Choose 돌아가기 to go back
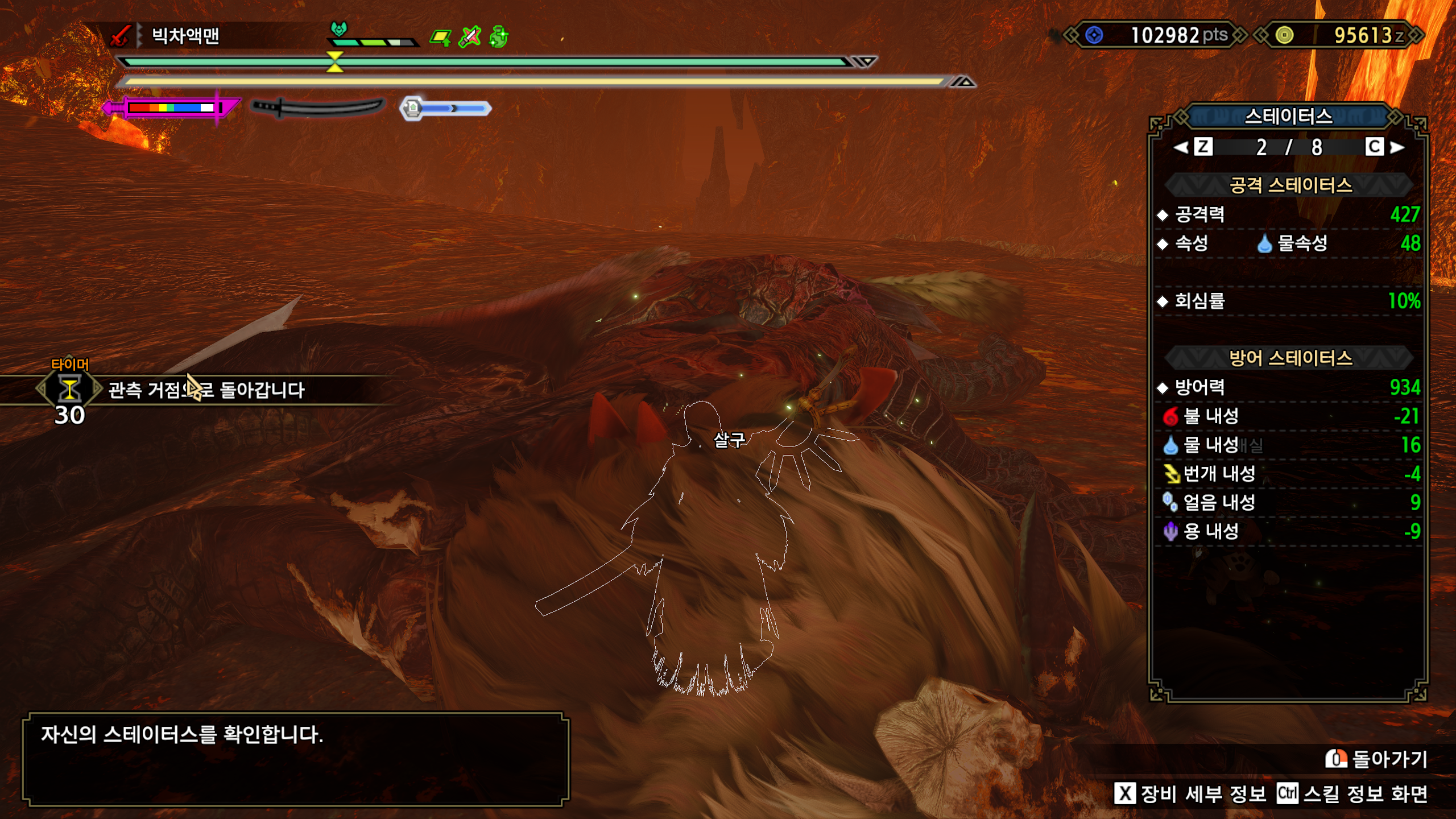This screenshot has height=819, width=1456. click(1376, 759)
